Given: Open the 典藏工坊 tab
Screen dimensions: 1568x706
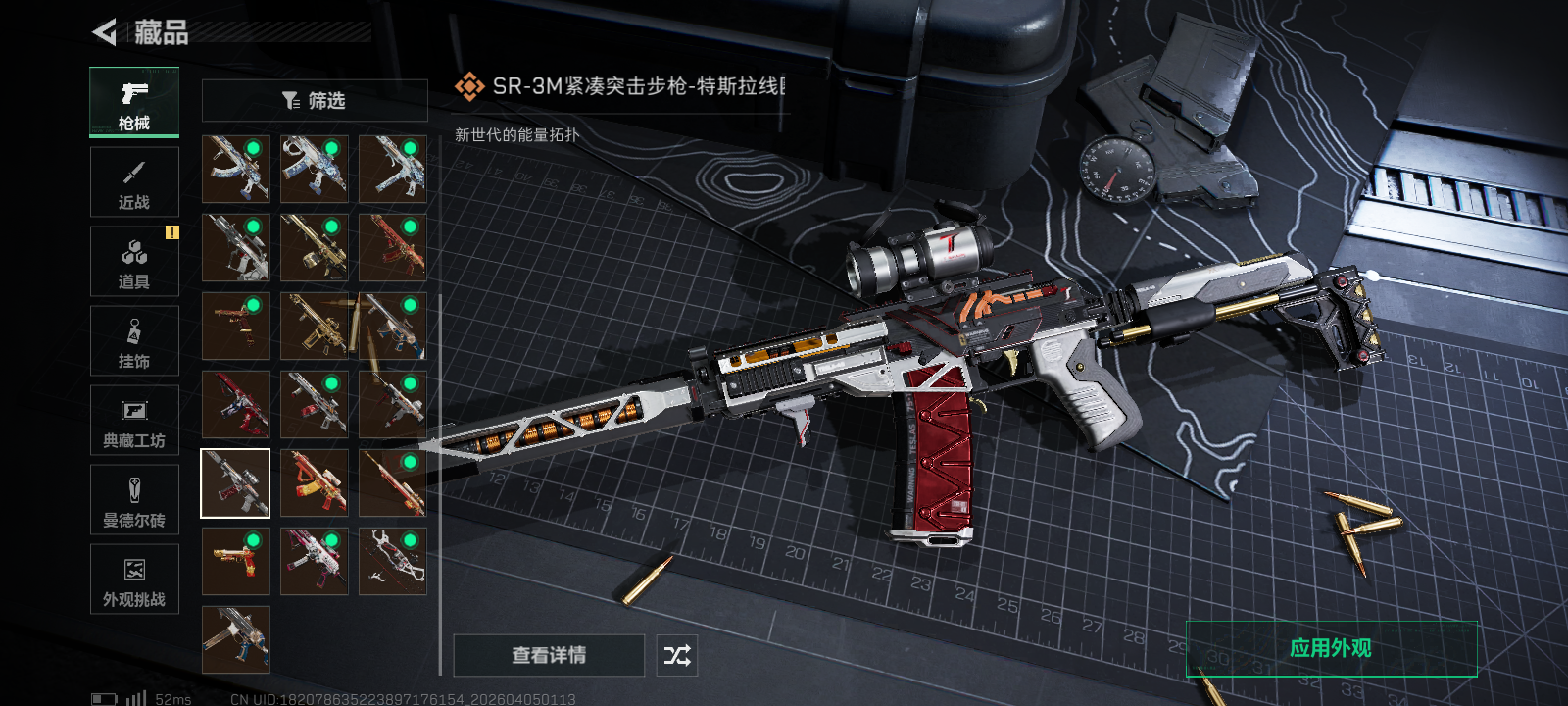Looking at the screenshot, I should (134, 421).
